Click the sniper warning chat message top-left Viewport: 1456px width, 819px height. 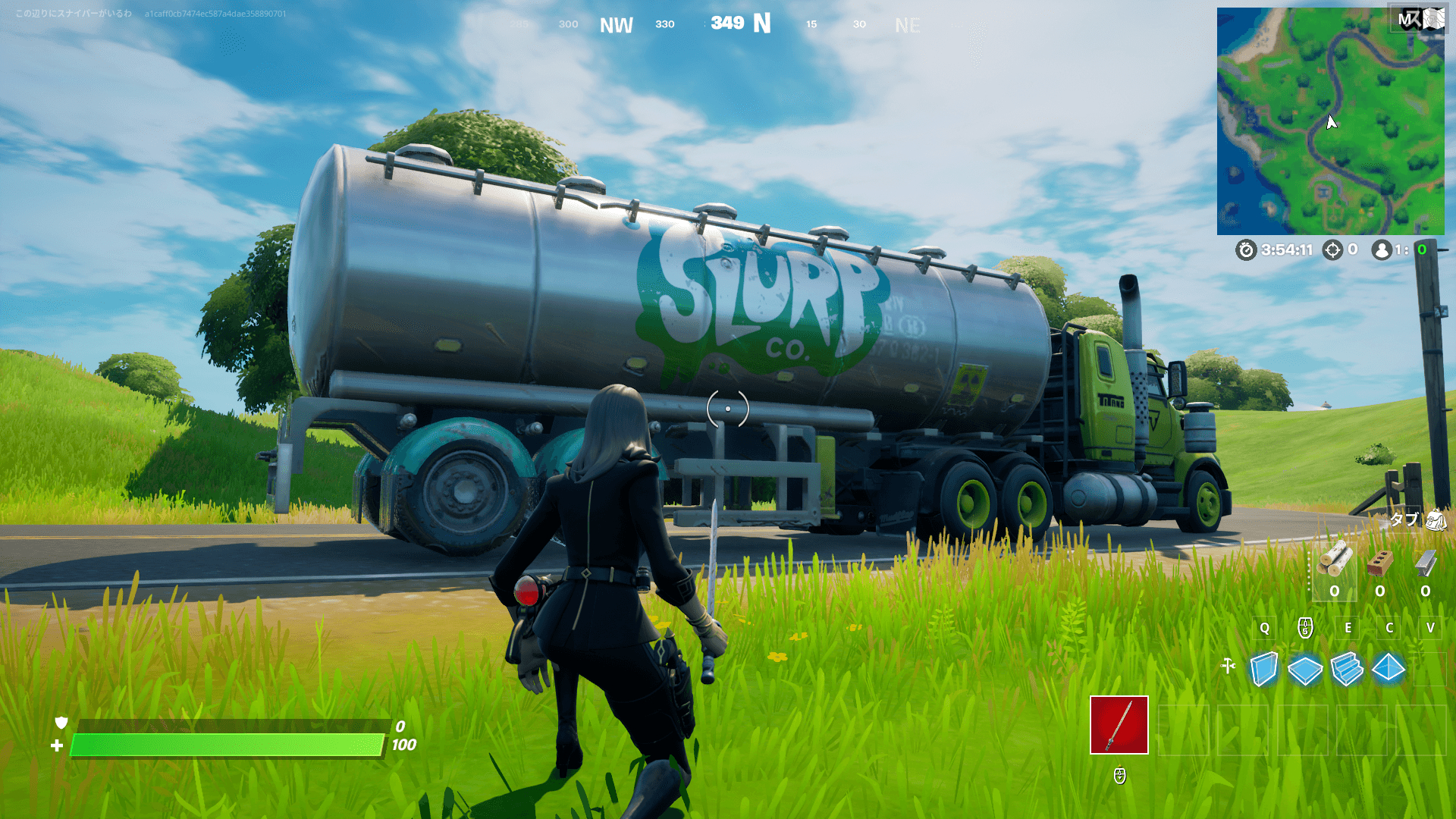click(x=72, y=12)
